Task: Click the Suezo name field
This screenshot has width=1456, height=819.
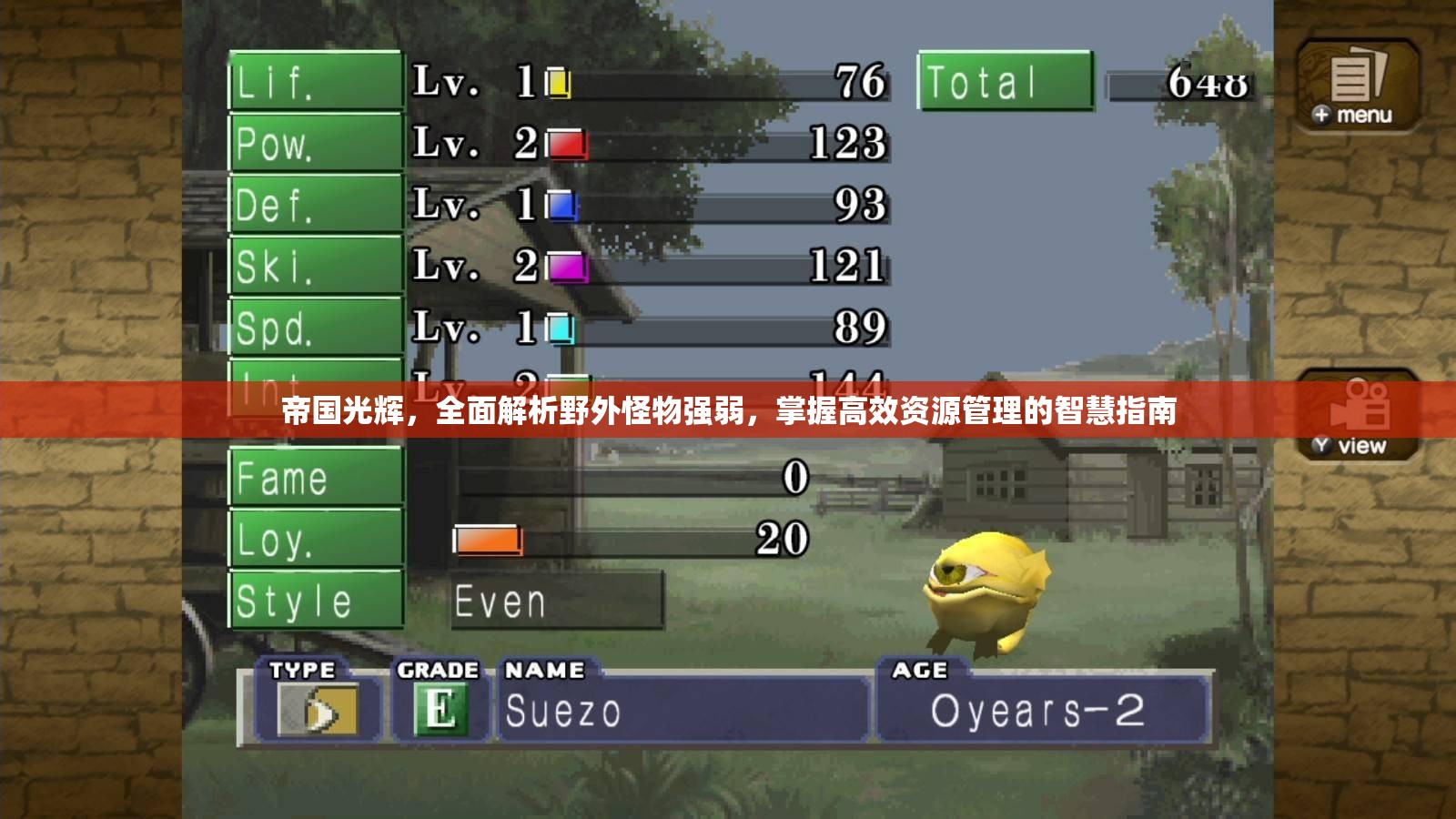Action: (x=682, y=711)
